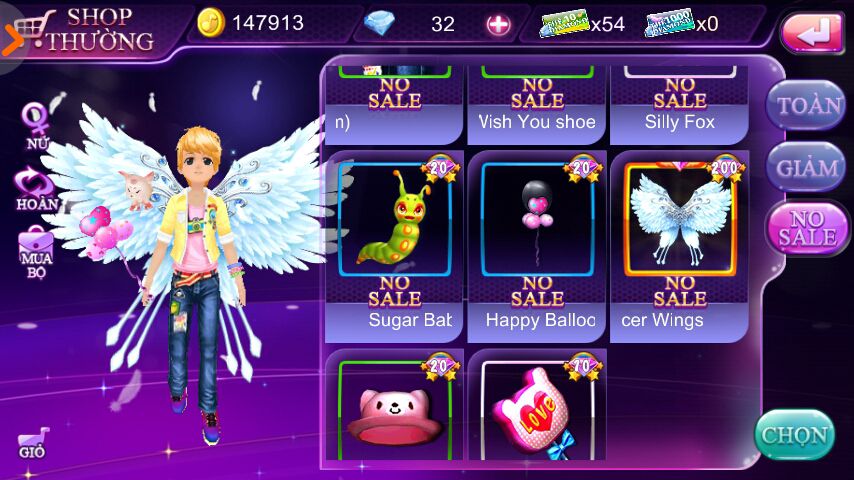The height and width of the screenshot is (480, 854).
Task: Open the Mua Bộ purchase-set bag
Action: [36, 251]
